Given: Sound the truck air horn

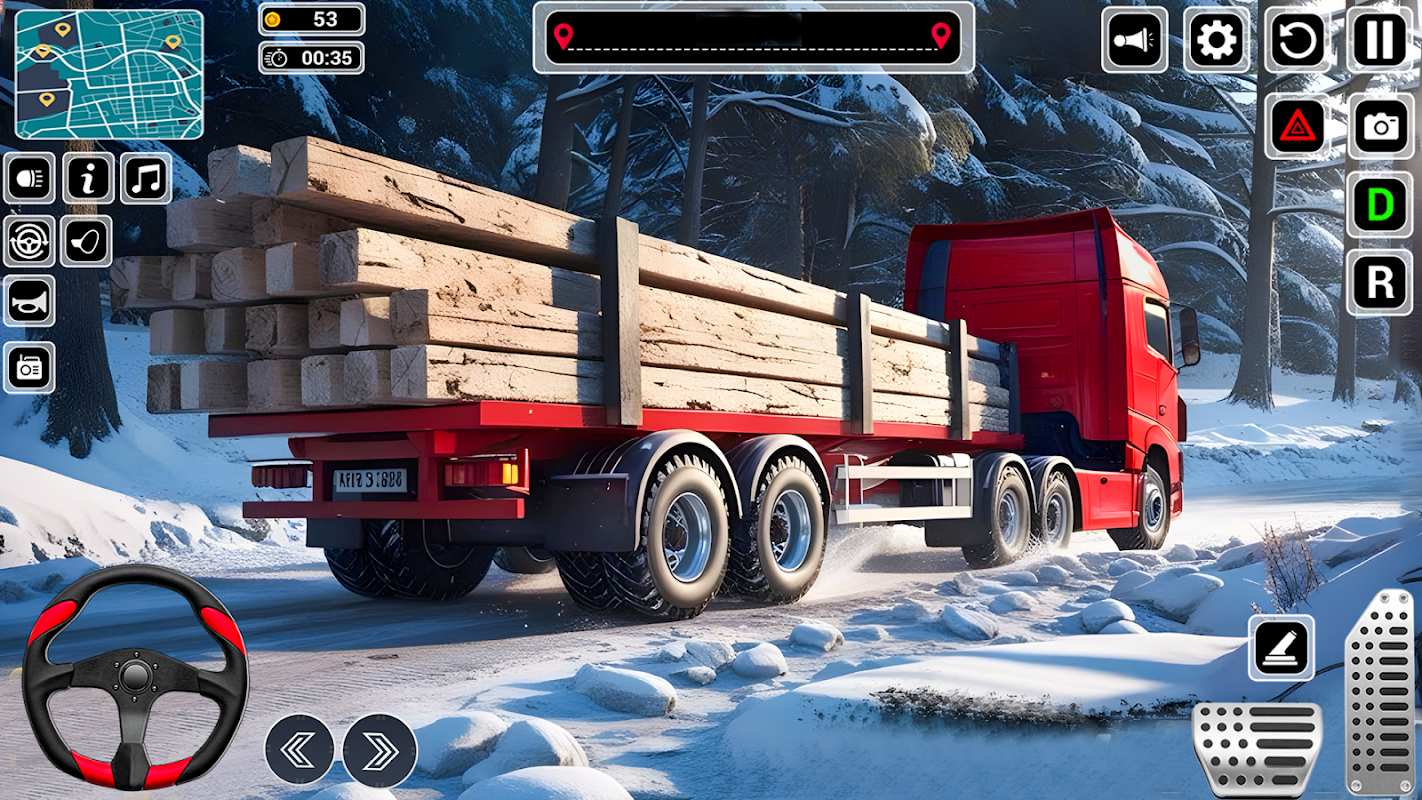Looking at the screenshot, I should coord(29,302).
